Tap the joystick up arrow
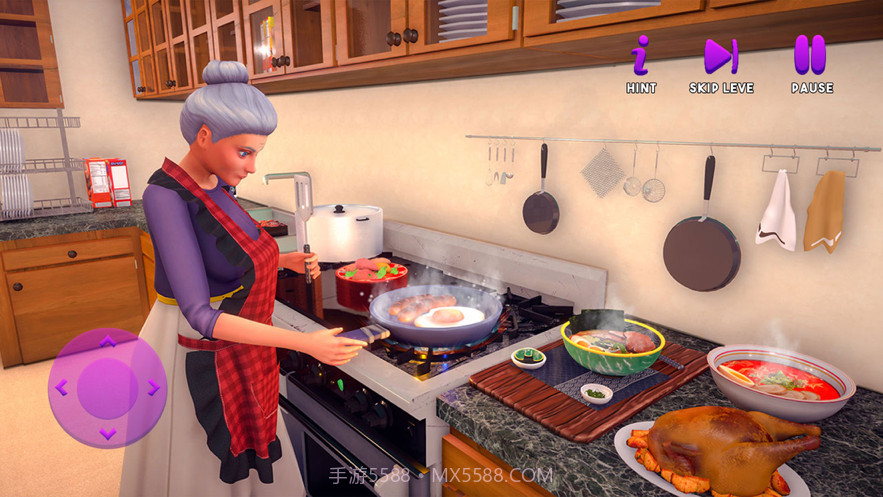 click(x=108, y=342)
